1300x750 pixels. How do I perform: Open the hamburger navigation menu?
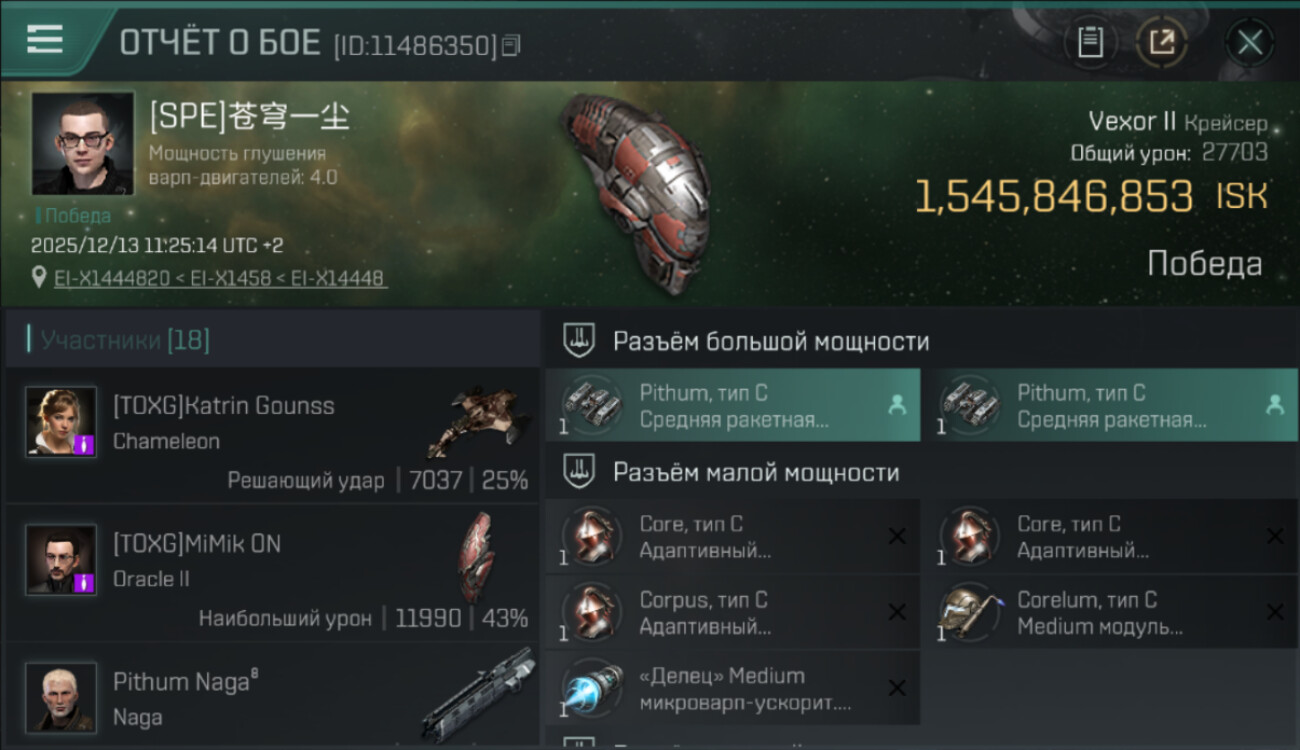(x=42, y=40)
